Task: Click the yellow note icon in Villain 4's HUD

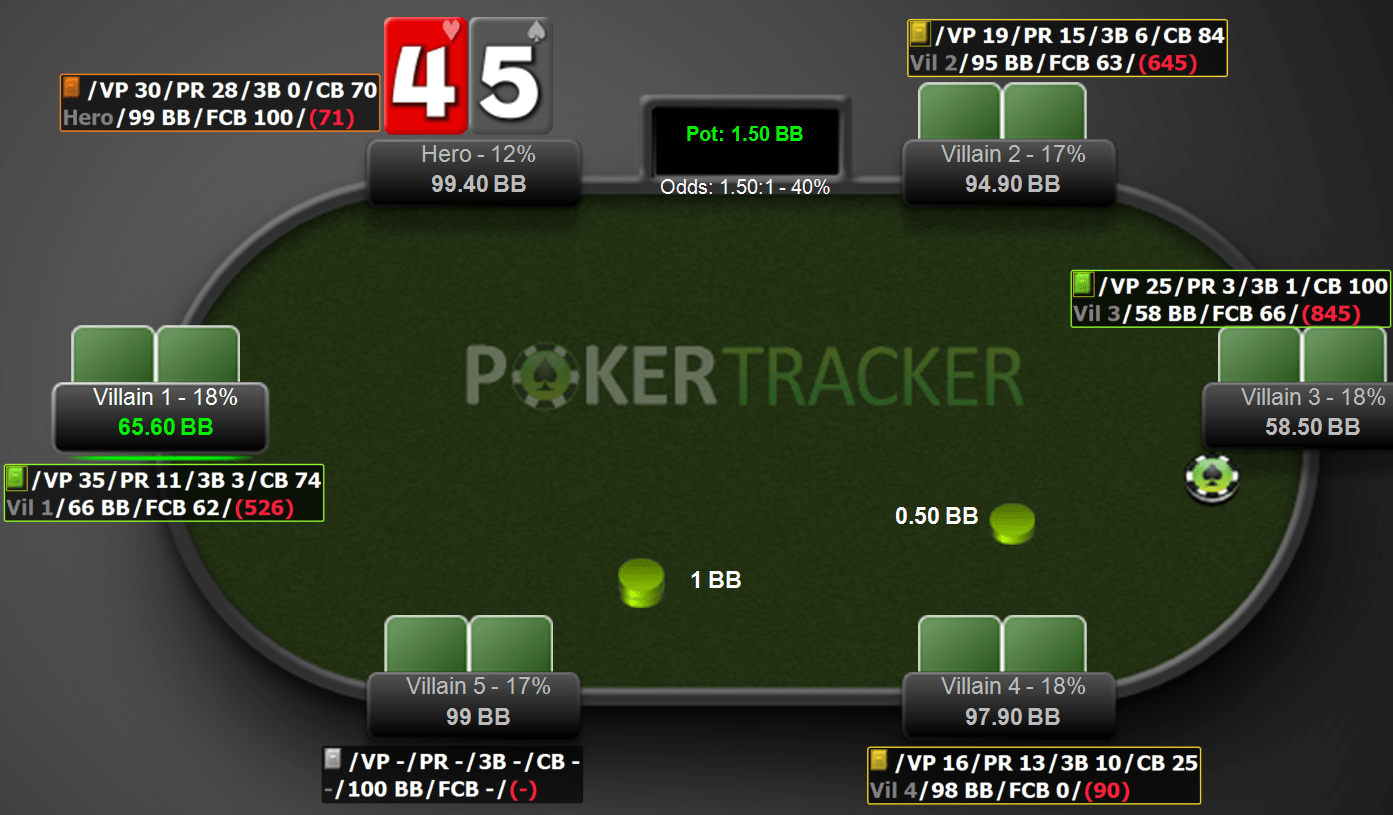Action: pos(881,762)
